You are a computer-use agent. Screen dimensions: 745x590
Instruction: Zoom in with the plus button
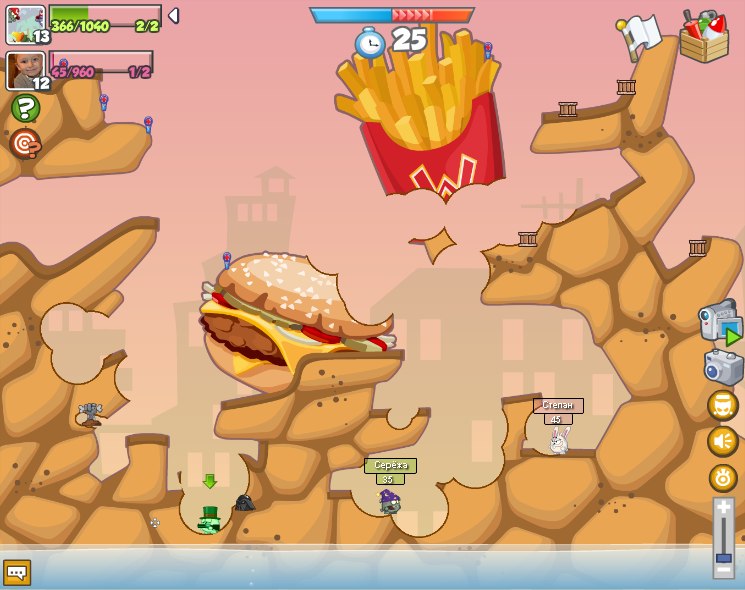723,507
